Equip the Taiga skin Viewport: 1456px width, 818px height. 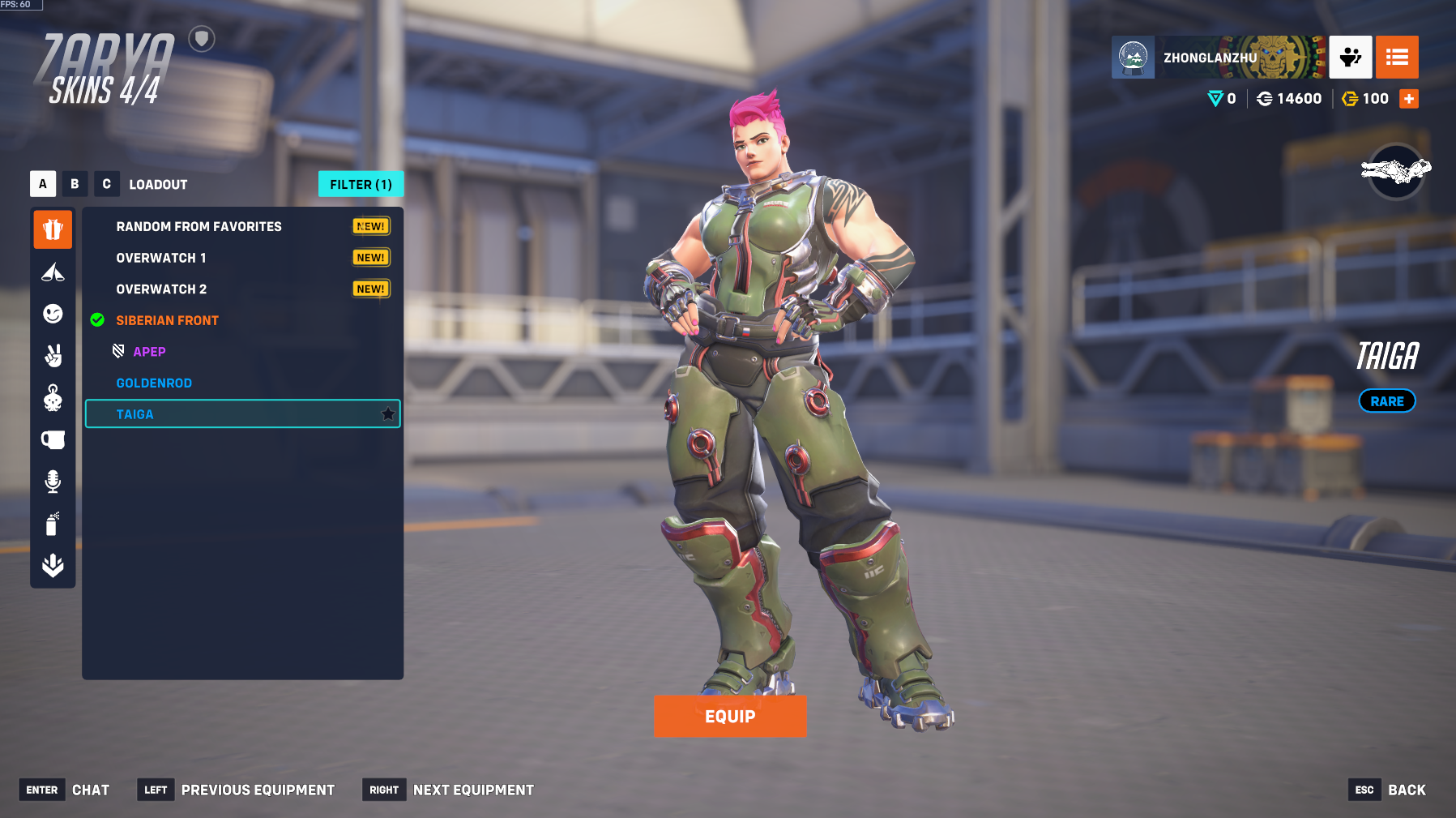click(729, 716)
